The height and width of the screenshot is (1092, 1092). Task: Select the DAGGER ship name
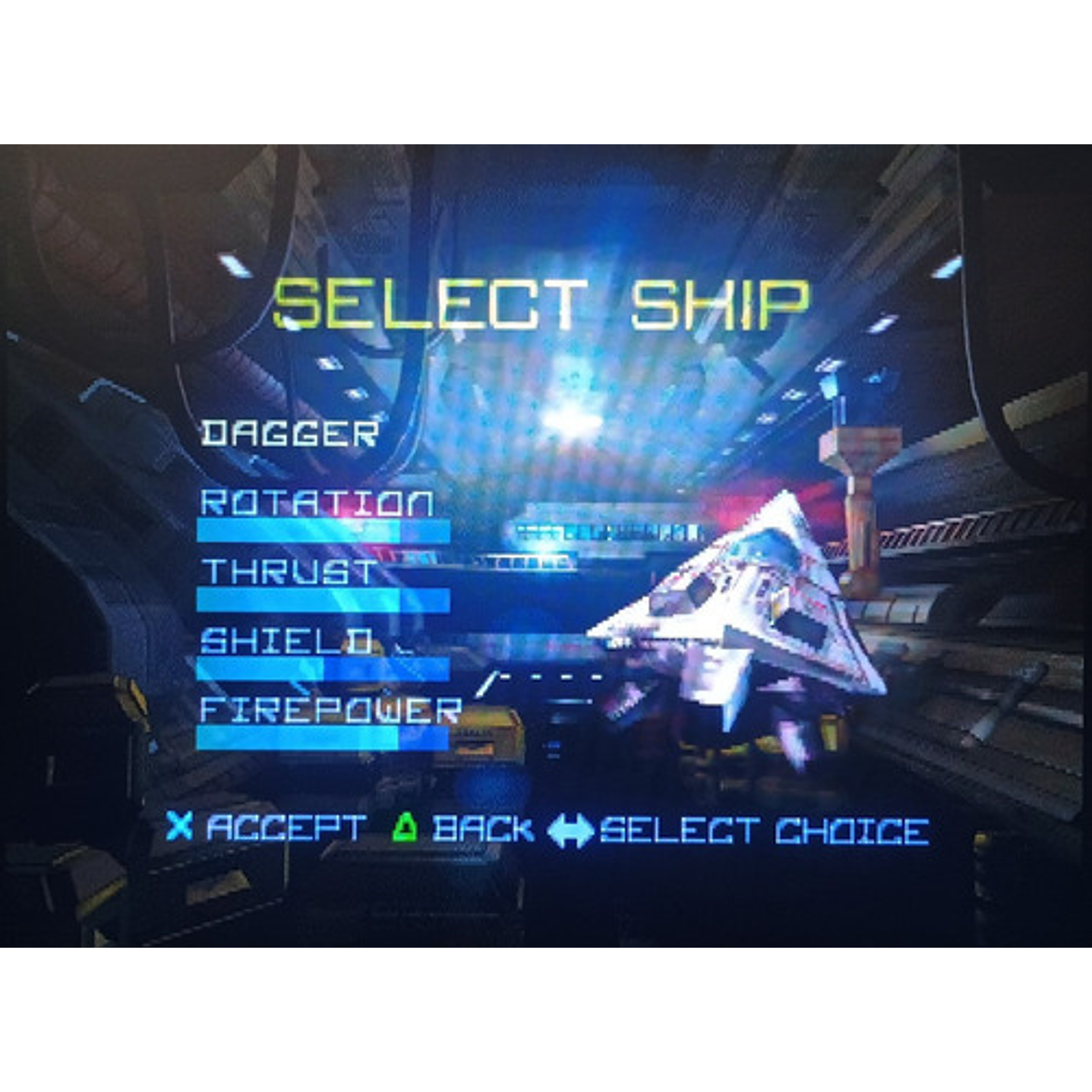click(289, 431)
